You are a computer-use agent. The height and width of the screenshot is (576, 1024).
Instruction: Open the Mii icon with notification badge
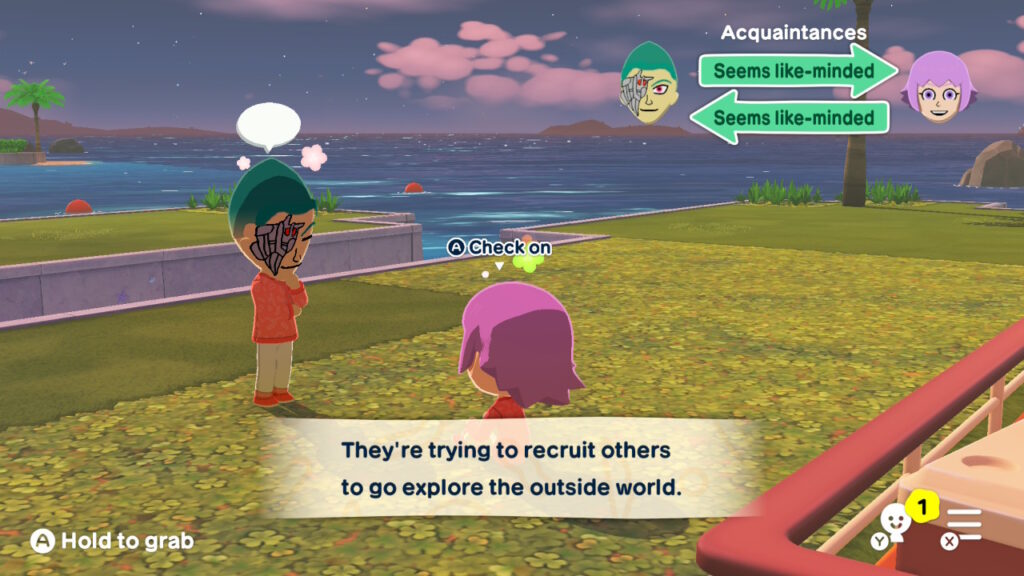click(896, 522)
